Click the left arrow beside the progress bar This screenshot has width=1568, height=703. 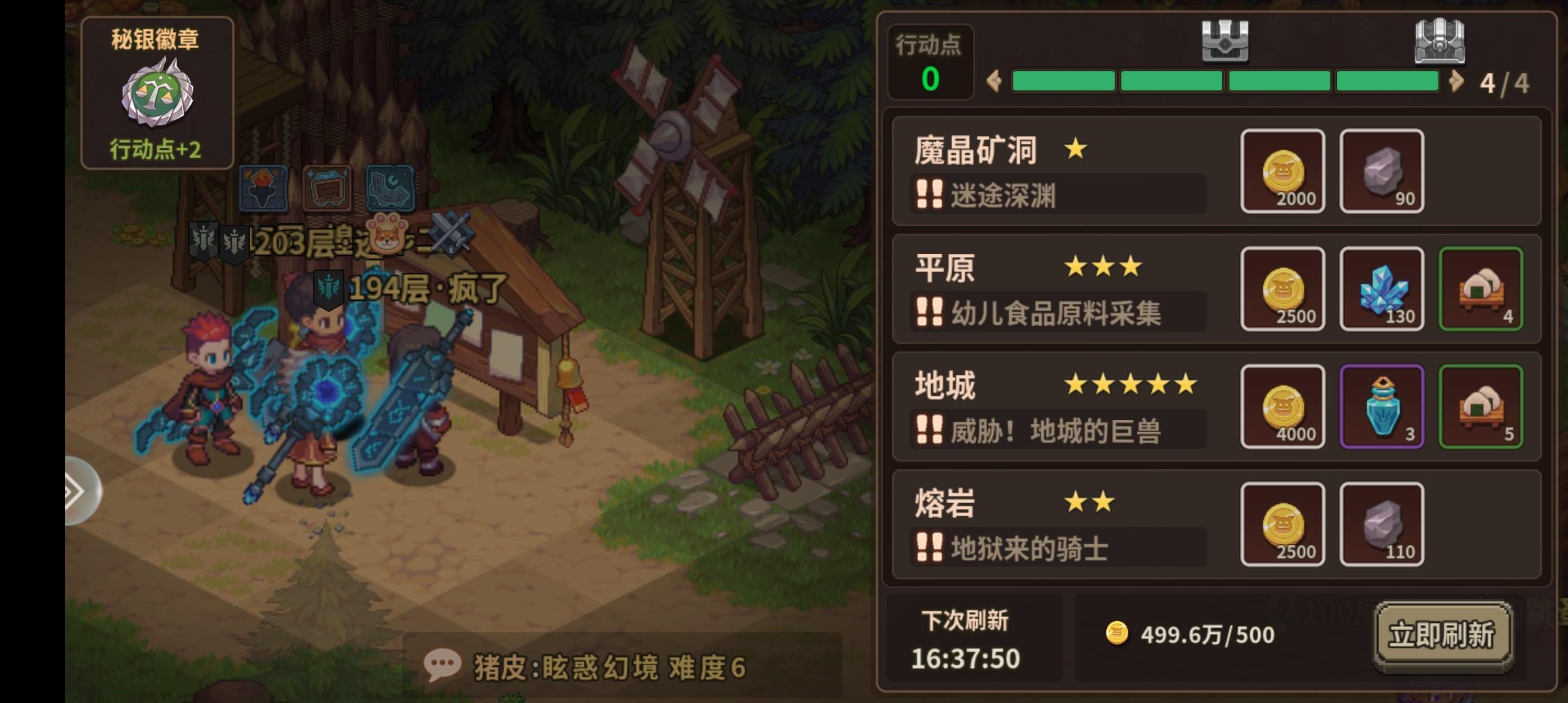click(994, 80)
